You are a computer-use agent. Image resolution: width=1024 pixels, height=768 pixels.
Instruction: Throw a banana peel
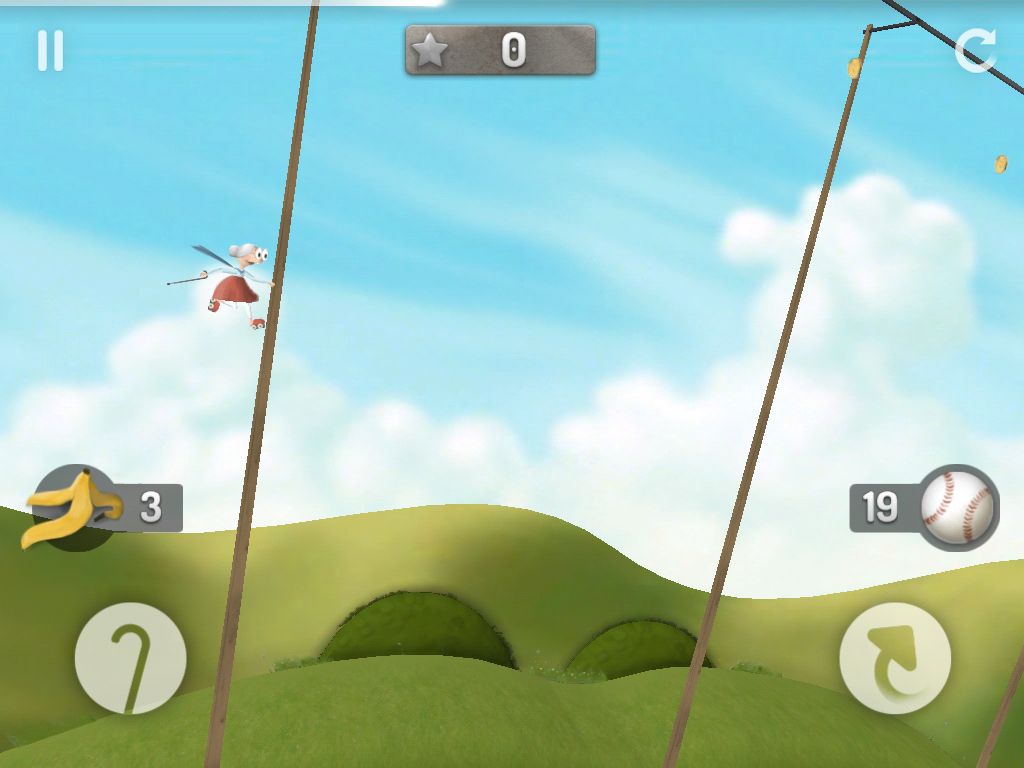[72, 508]
